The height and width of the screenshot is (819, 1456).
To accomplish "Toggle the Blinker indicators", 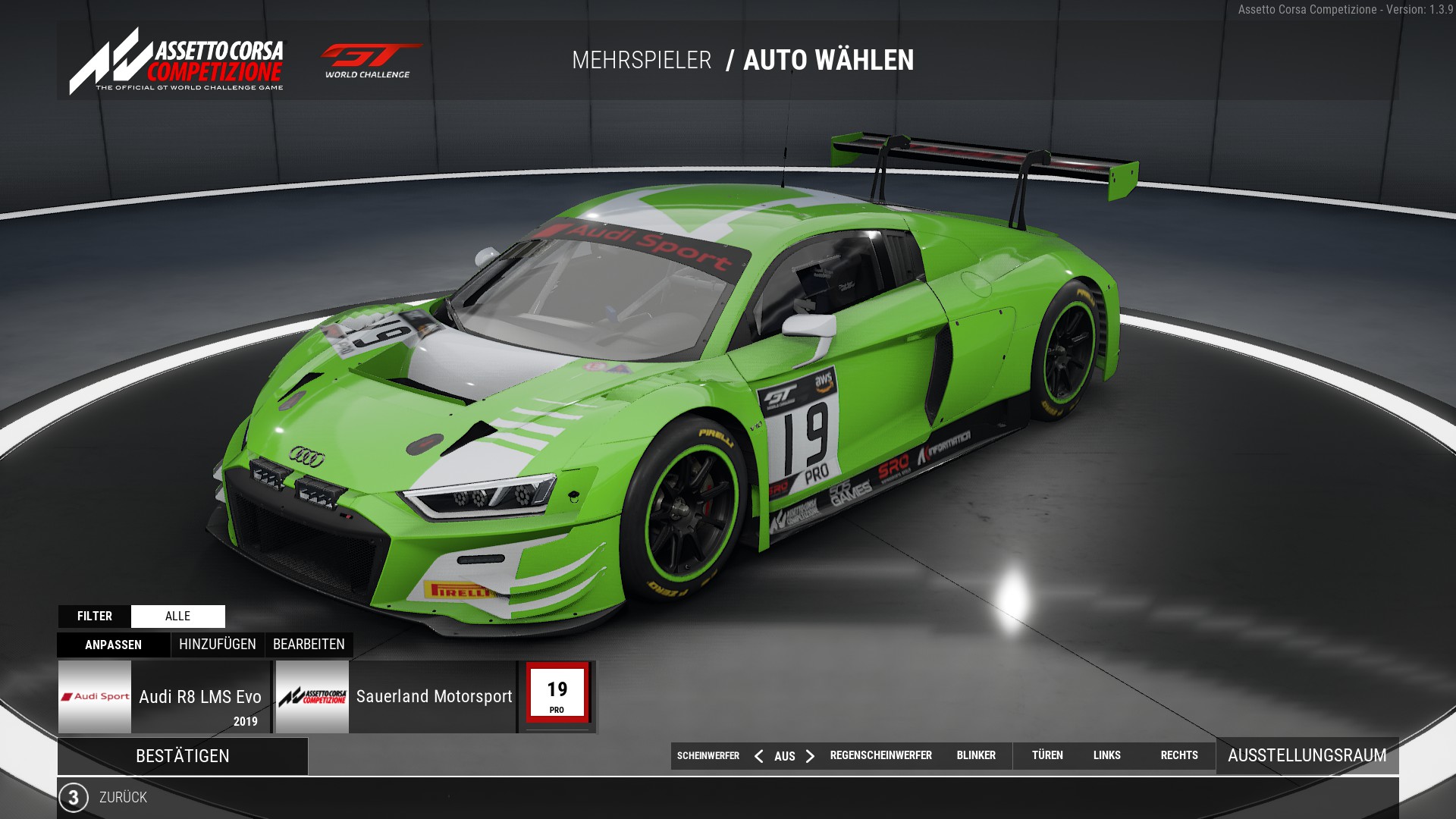I will (x=976, y=755).
